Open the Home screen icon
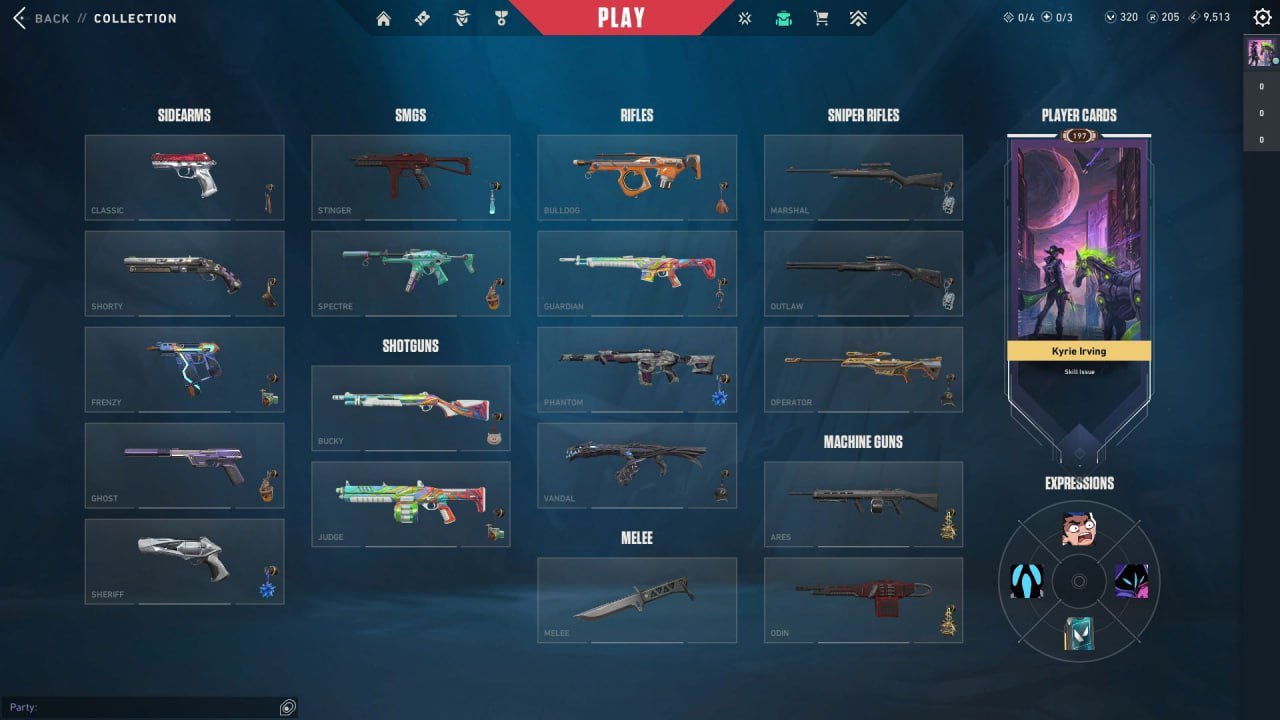This screenshot has height=720, width=1280. [383, 18]
